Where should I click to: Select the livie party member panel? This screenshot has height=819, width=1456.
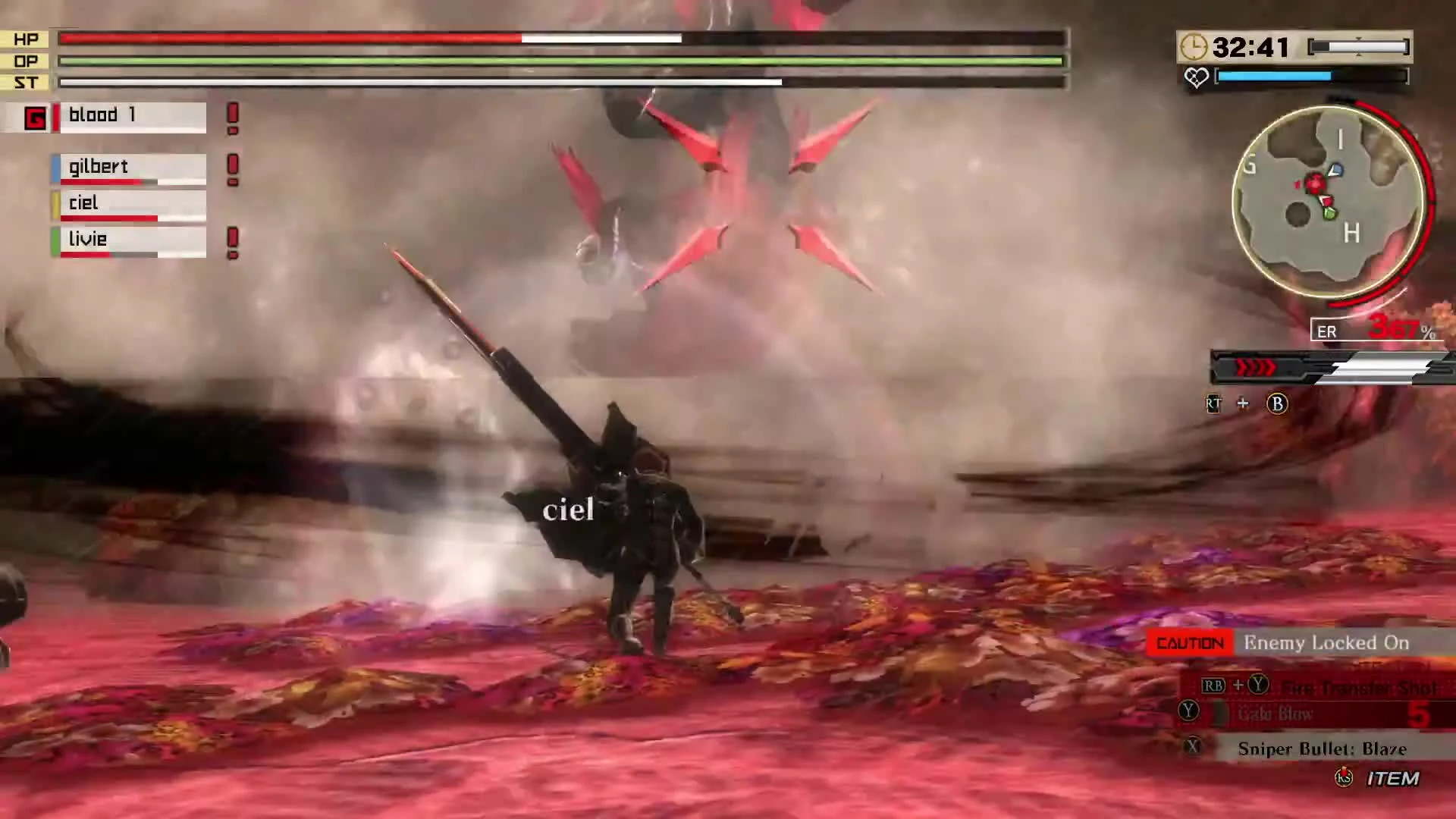click(x=129, y=240)
